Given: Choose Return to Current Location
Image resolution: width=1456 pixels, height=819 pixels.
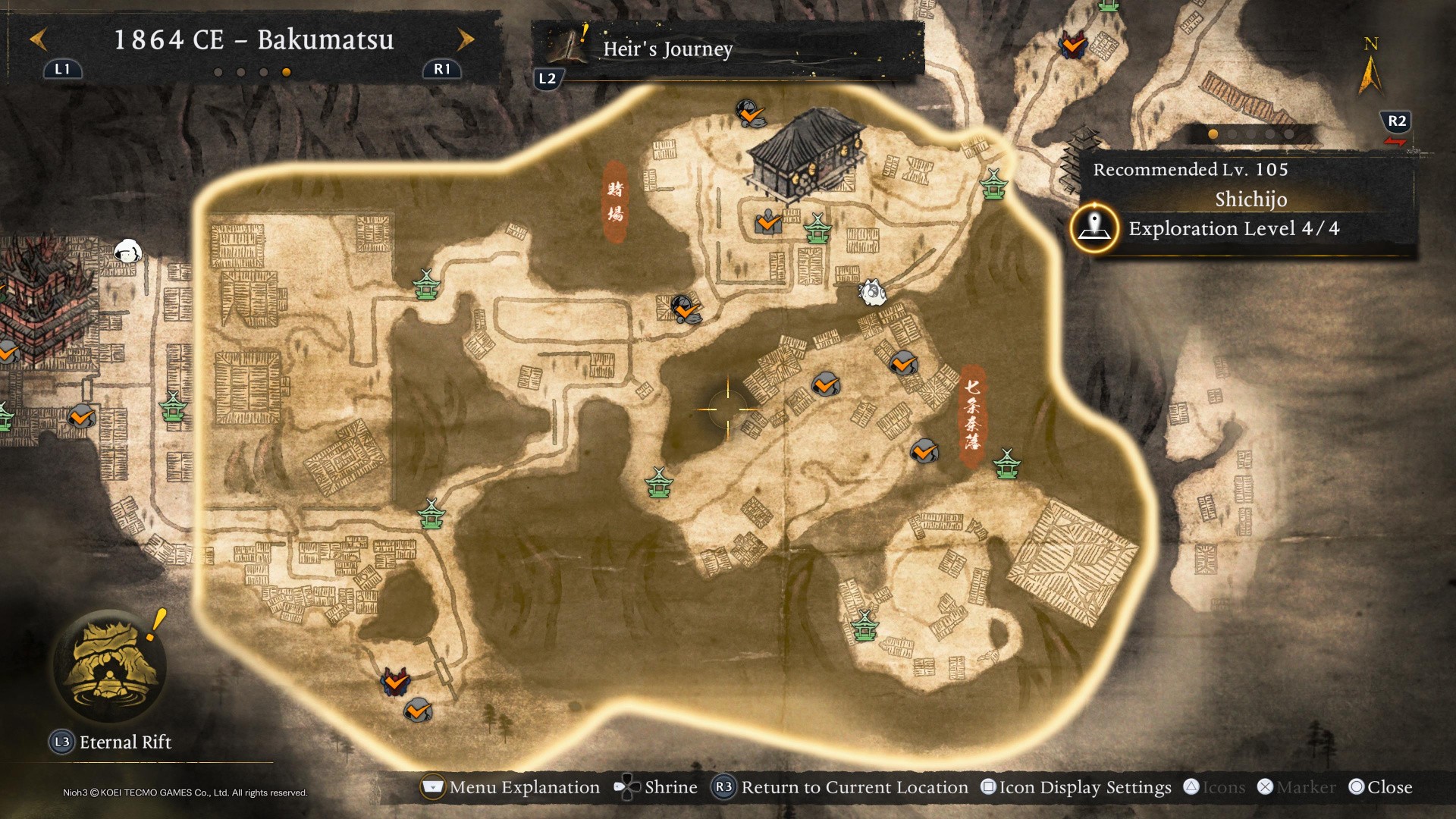Looking at the screenshot, I should [x=841, y=787].
